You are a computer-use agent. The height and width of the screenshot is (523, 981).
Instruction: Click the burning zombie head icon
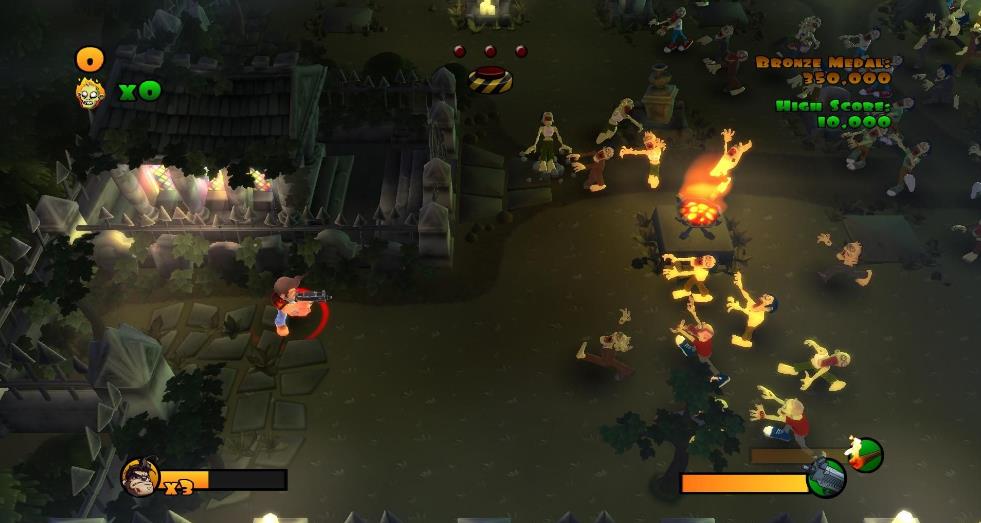click(91, 93)
